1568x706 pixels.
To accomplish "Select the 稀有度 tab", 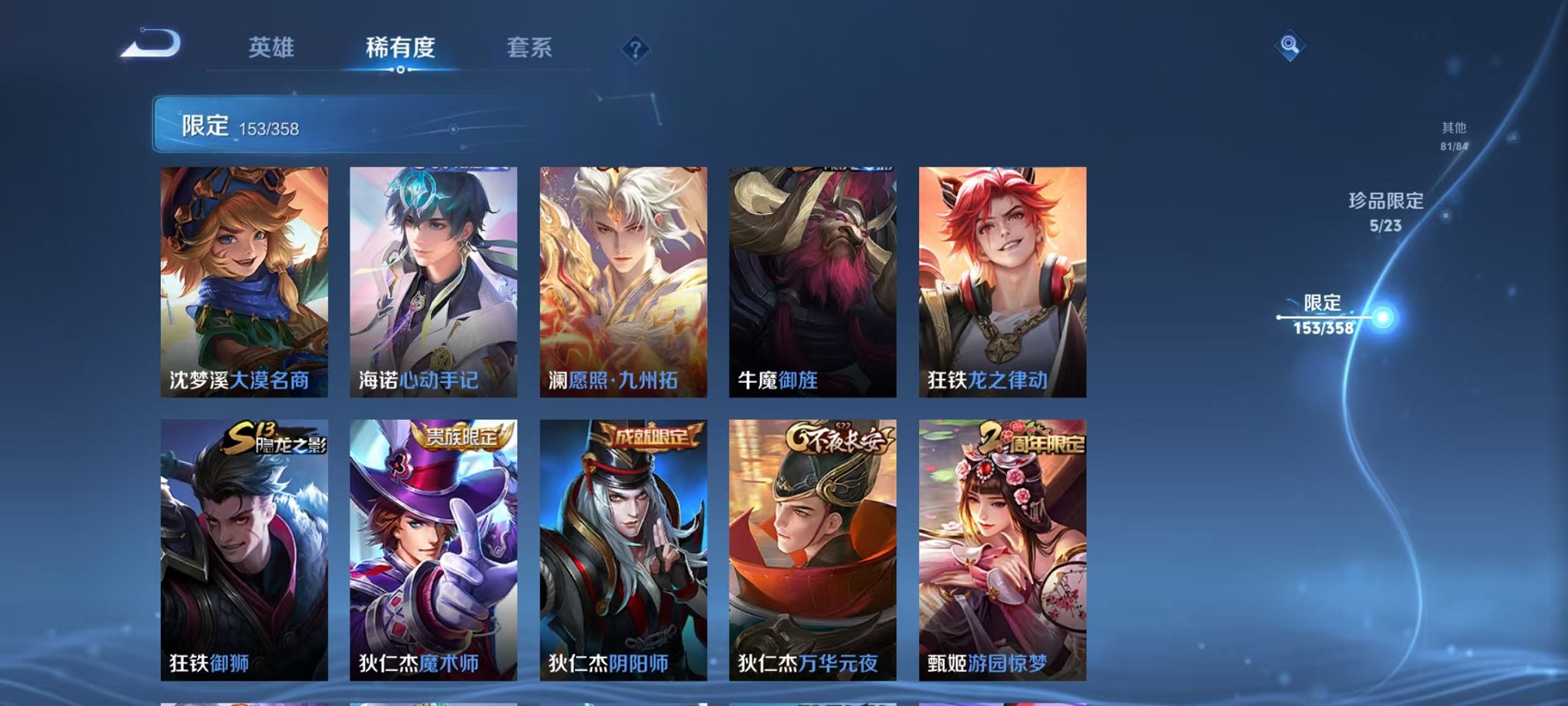I will (399, 48).
